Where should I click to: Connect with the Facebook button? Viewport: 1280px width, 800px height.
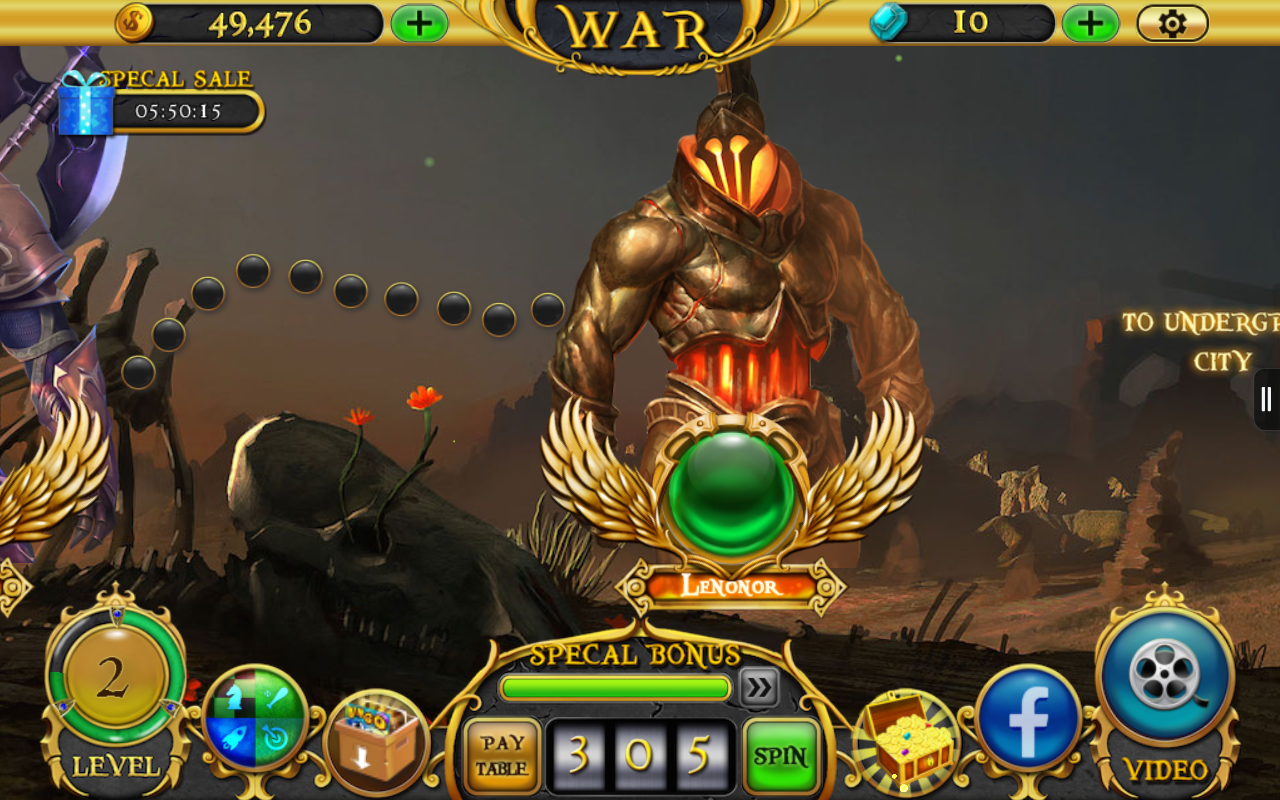(1028, 718)
